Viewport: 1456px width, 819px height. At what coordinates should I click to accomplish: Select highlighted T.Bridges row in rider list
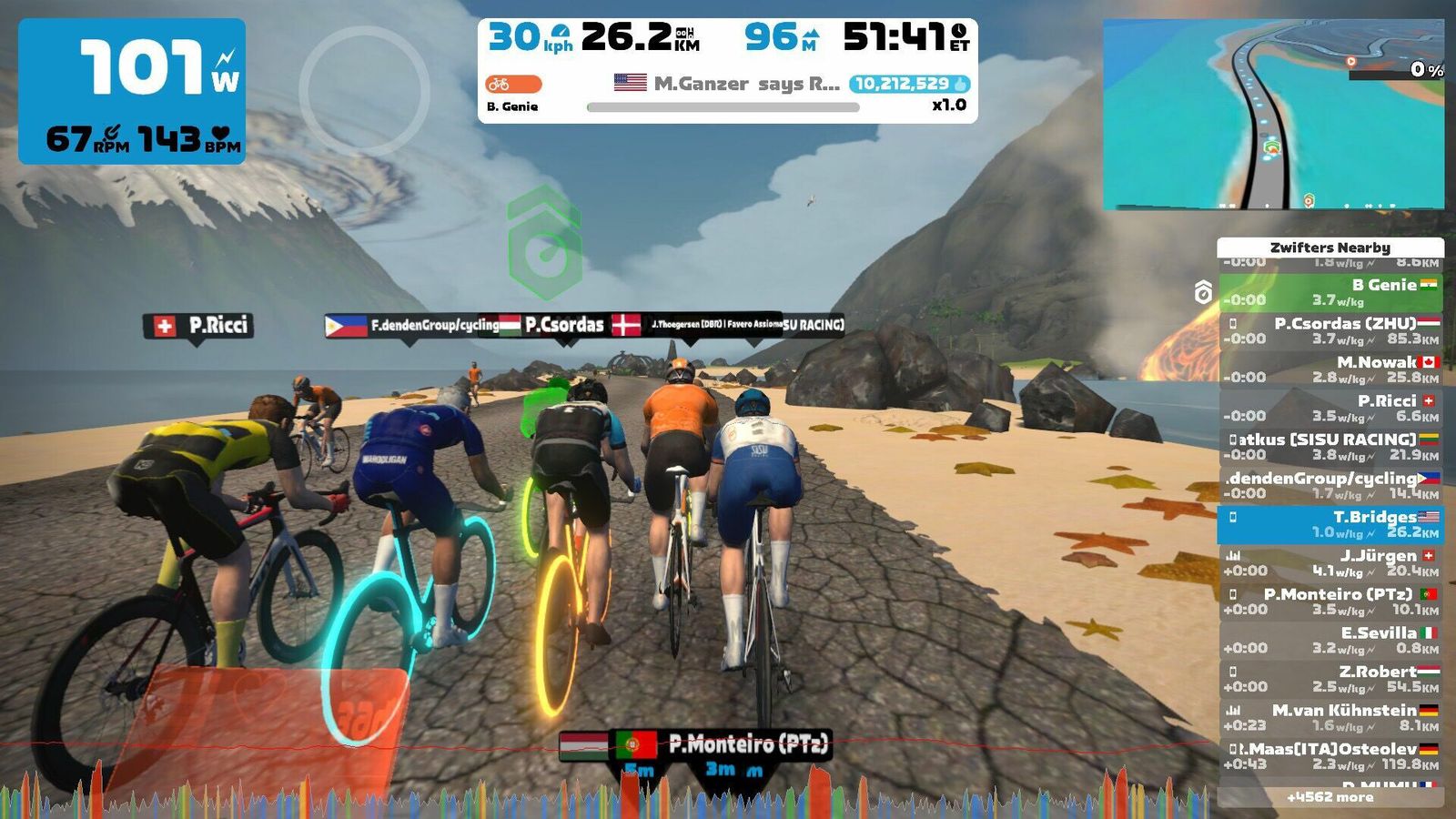tap(1330, 524)
